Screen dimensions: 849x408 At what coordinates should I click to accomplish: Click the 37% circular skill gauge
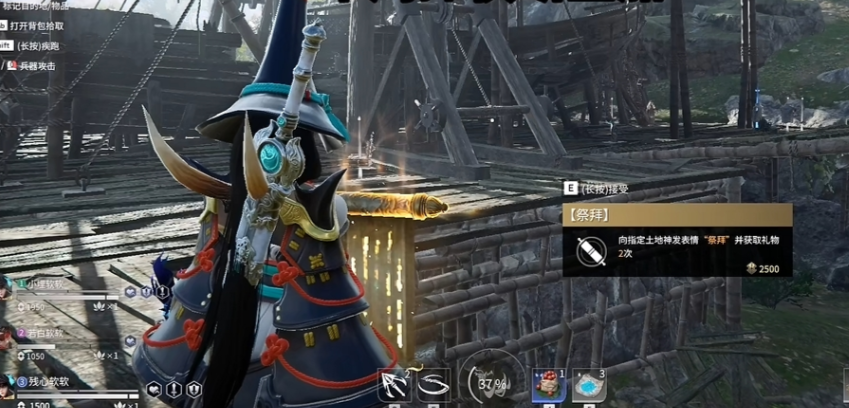490,381
